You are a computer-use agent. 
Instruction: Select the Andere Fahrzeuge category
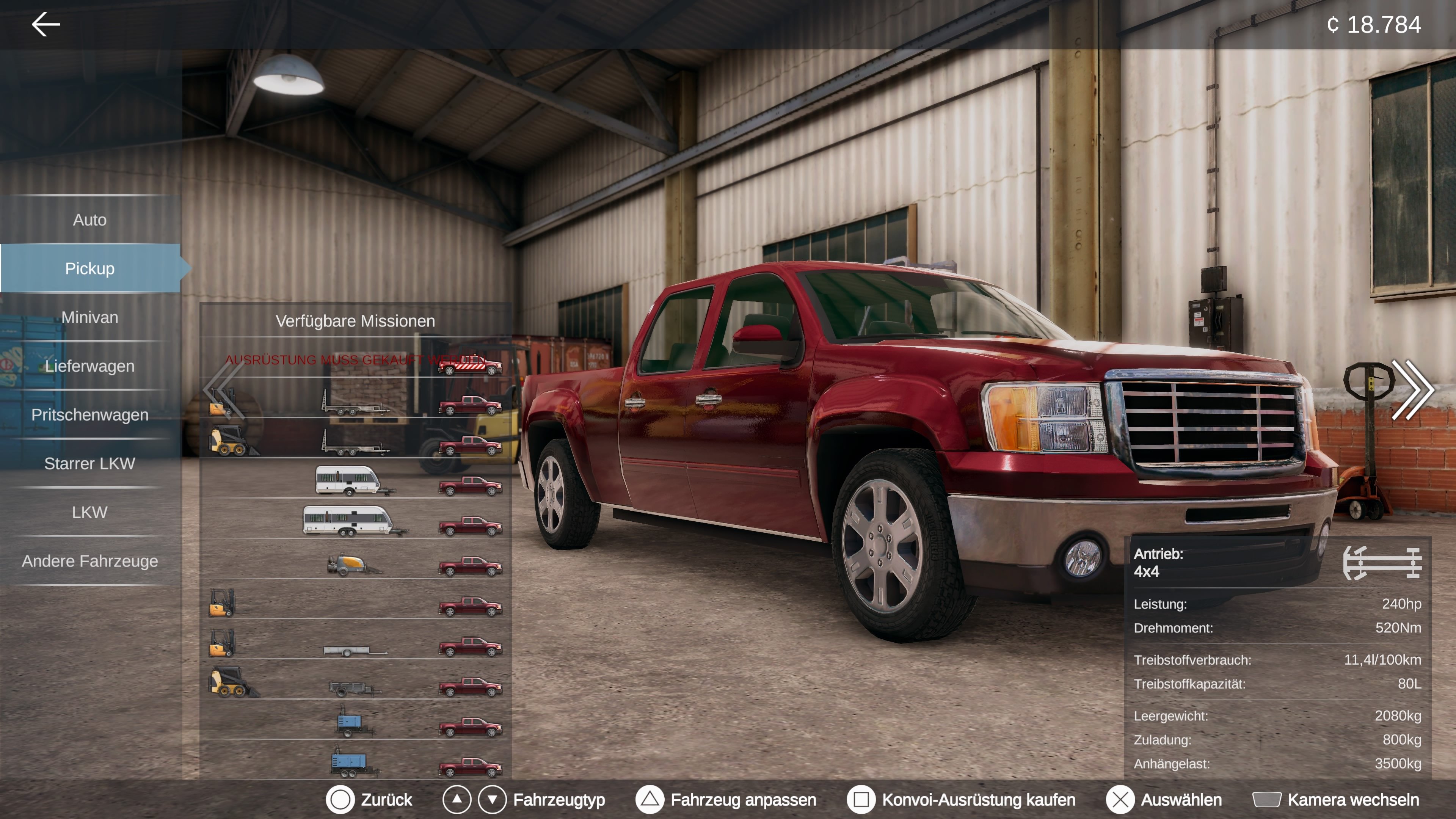[x=91, y=561]
